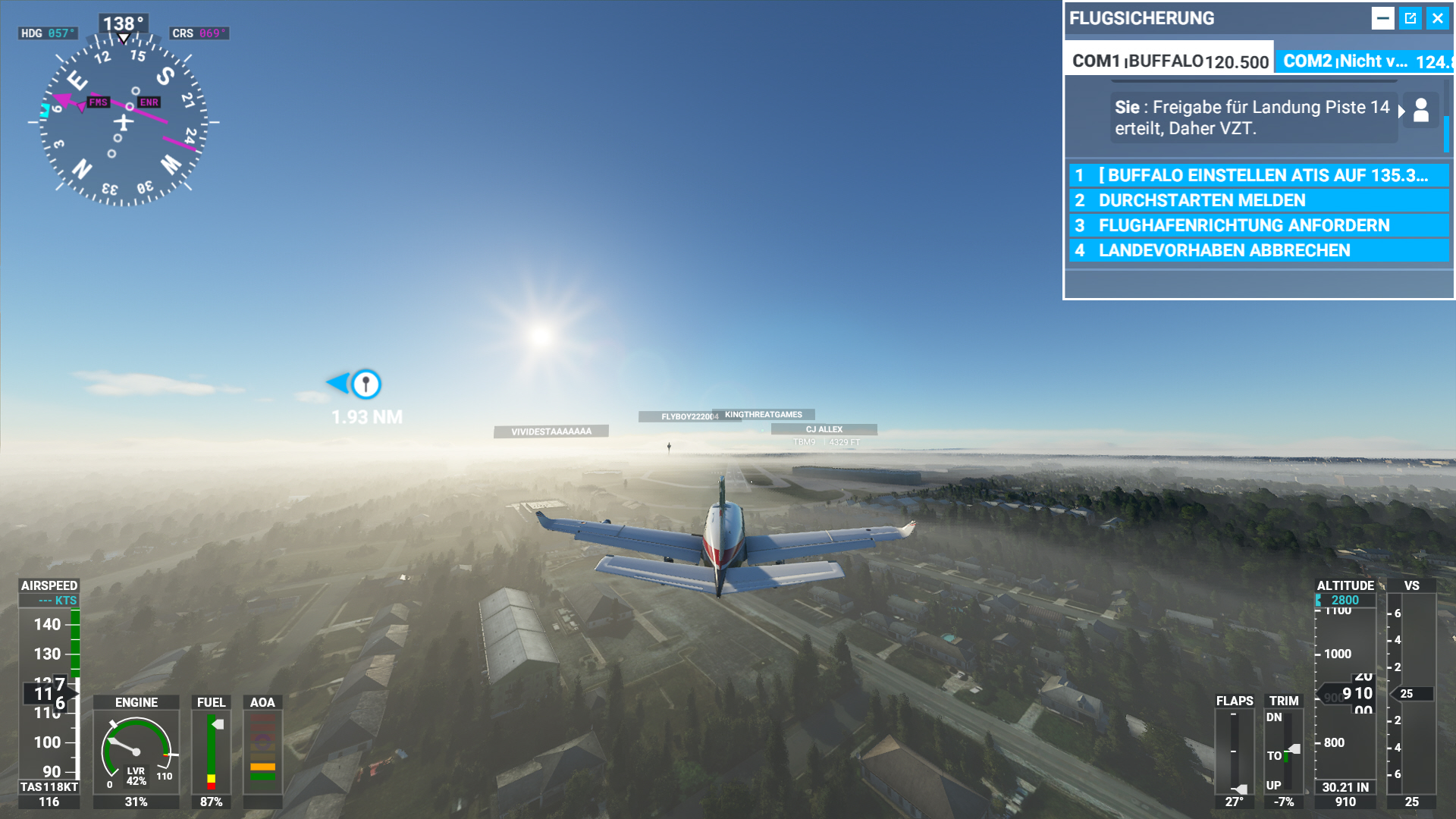Click the FLAPS gauge showing 27 degrees
The image size is (1456, 819).
(x=1235, y=751)
